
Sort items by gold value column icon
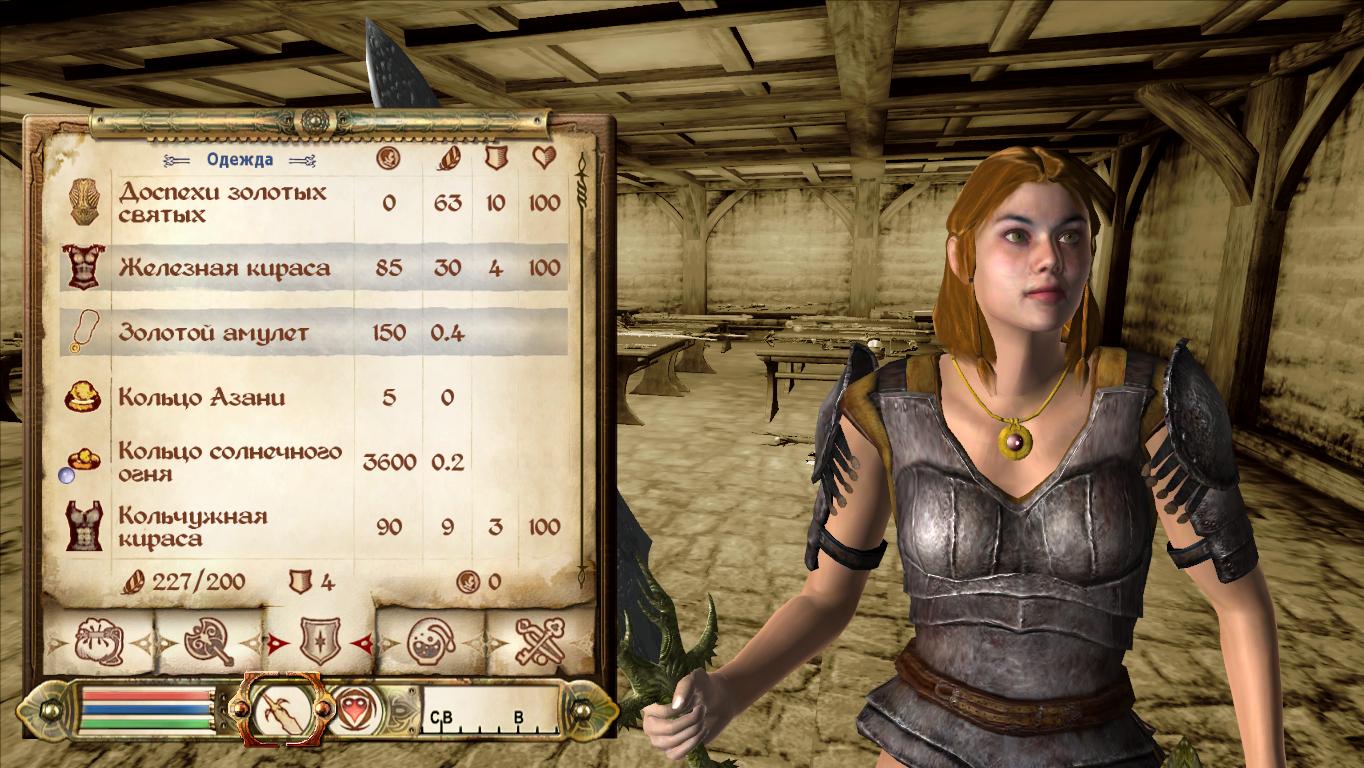coord(388,158)
